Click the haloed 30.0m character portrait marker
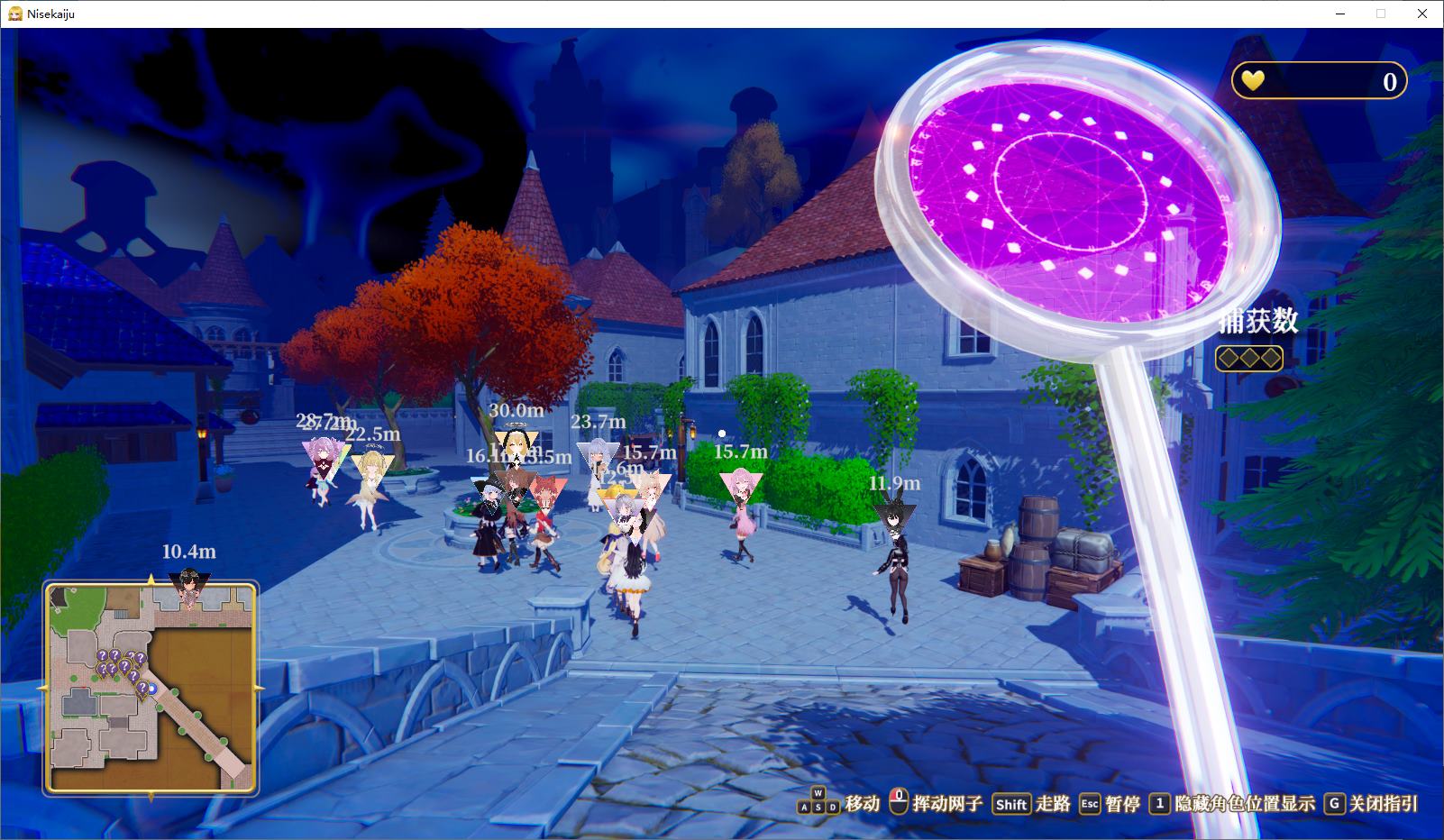The height and width of the screenshot is (840, 1444). coord(516,443)
